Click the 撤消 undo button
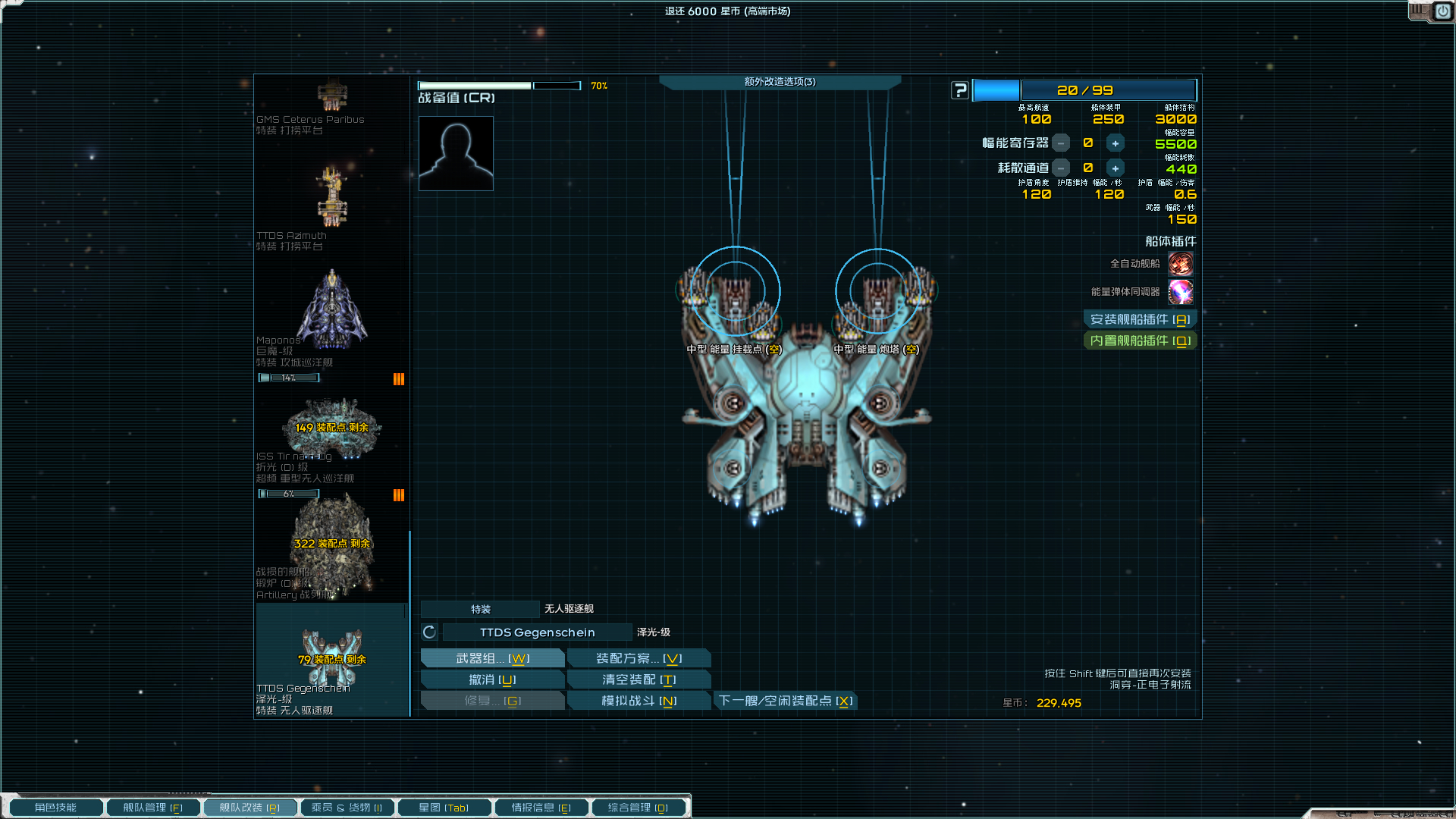The height and width of the screenshot is (819, 1456). point(492,679)
